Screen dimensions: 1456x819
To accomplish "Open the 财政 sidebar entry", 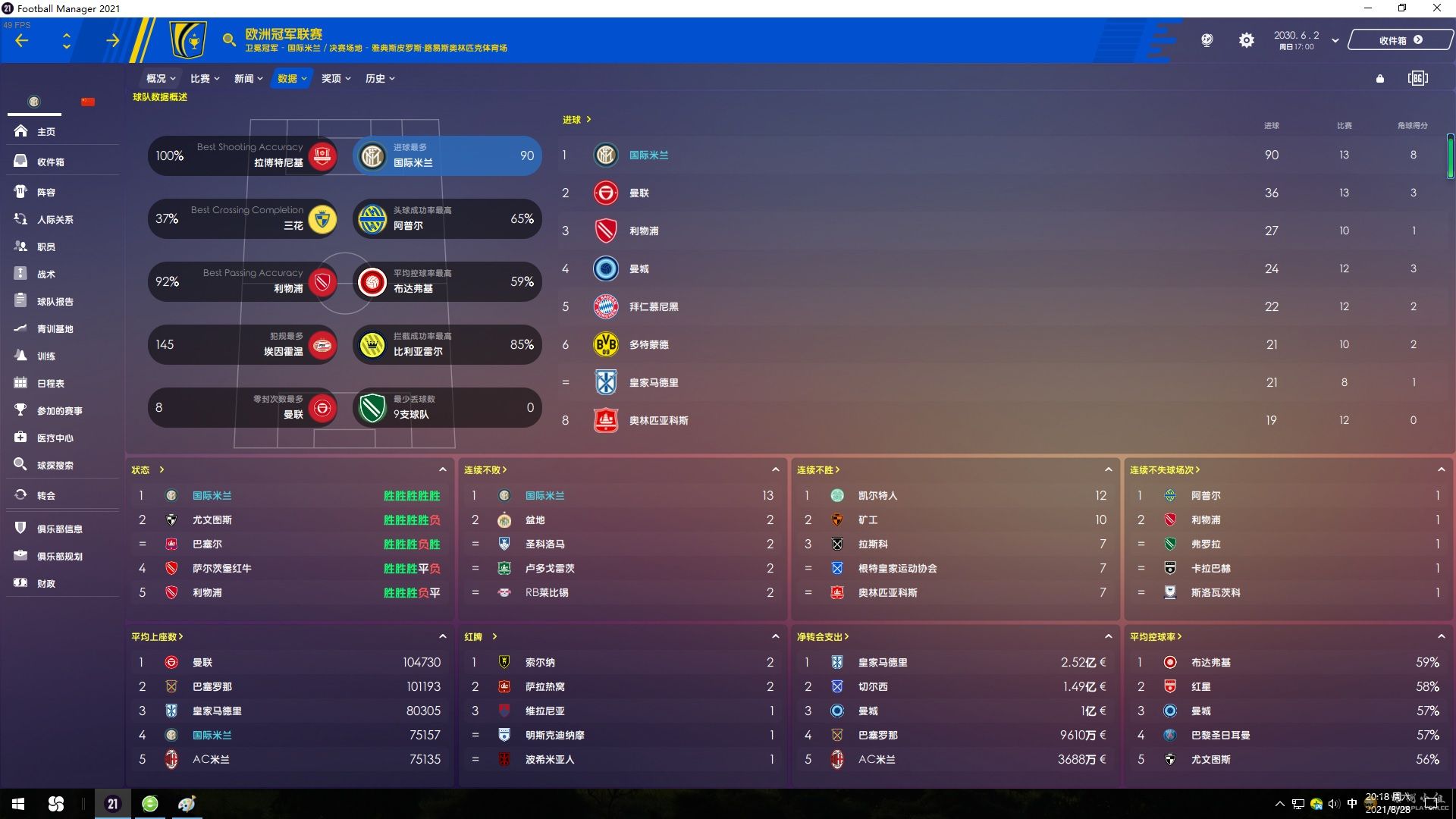I will click(46, 584).
